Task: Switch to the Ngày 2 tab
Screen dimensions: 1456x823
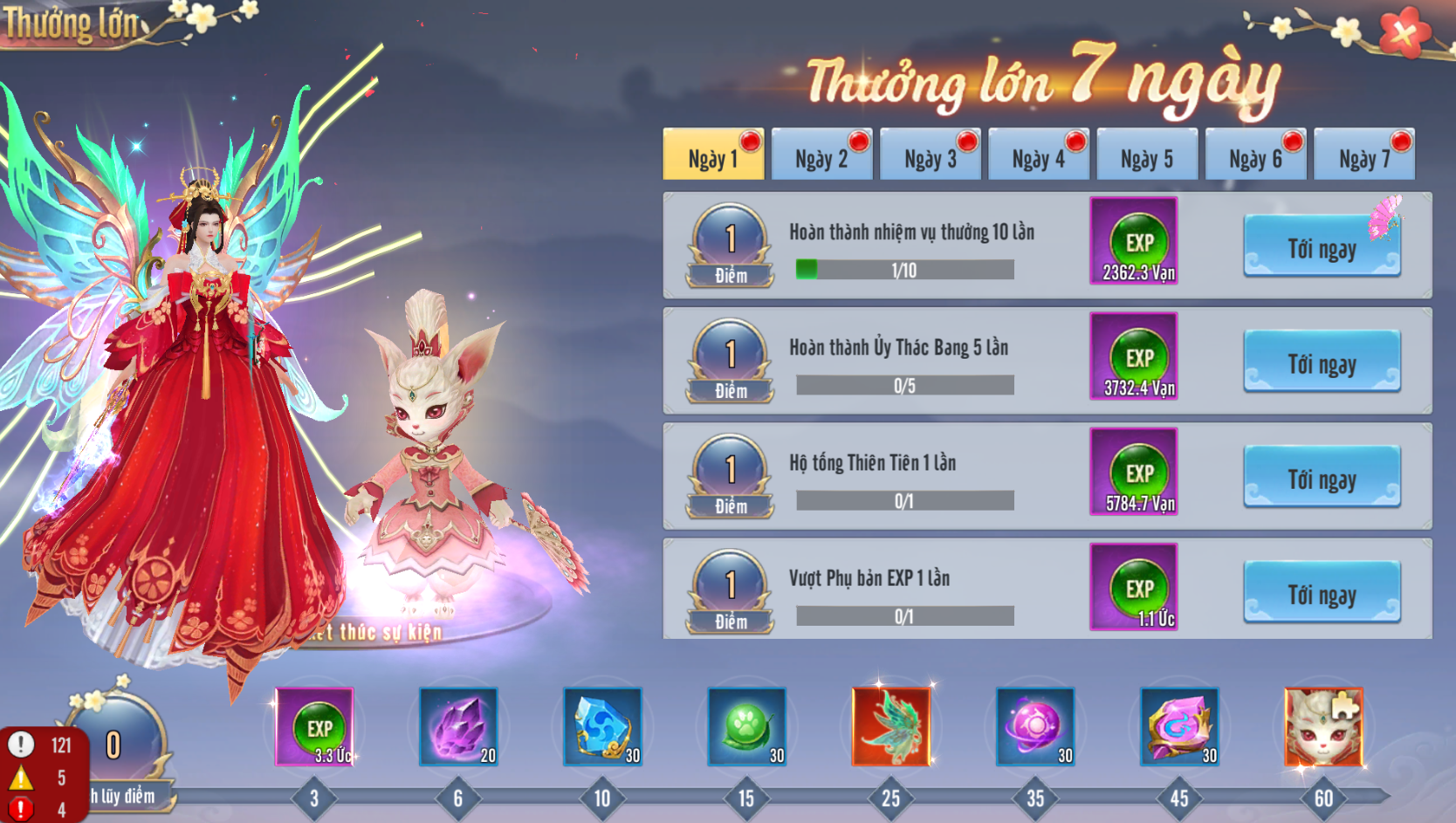Action: click(x=821, y=154)
